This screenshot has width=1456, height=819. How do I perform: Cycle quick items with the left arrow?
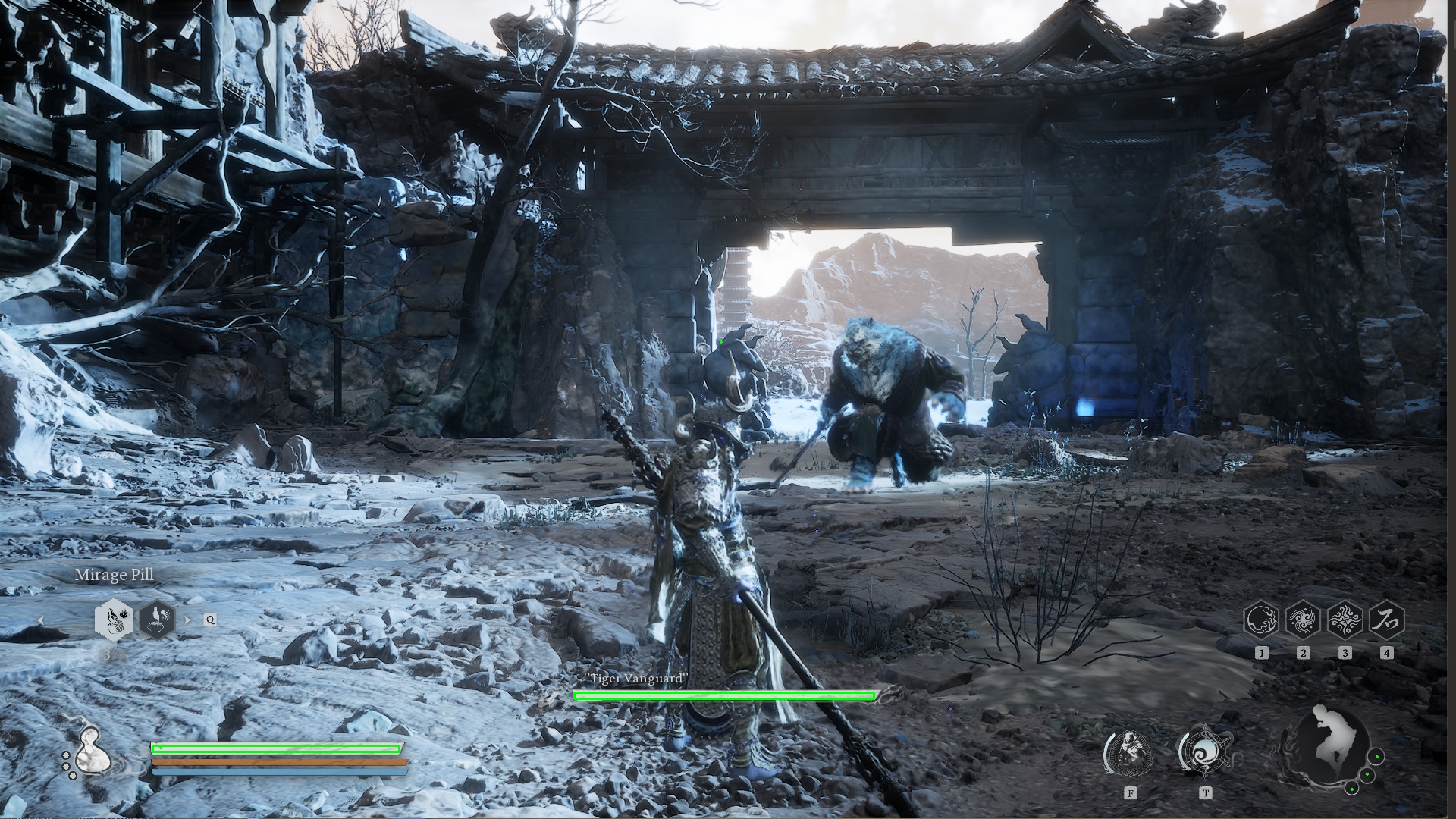(41, 620)
